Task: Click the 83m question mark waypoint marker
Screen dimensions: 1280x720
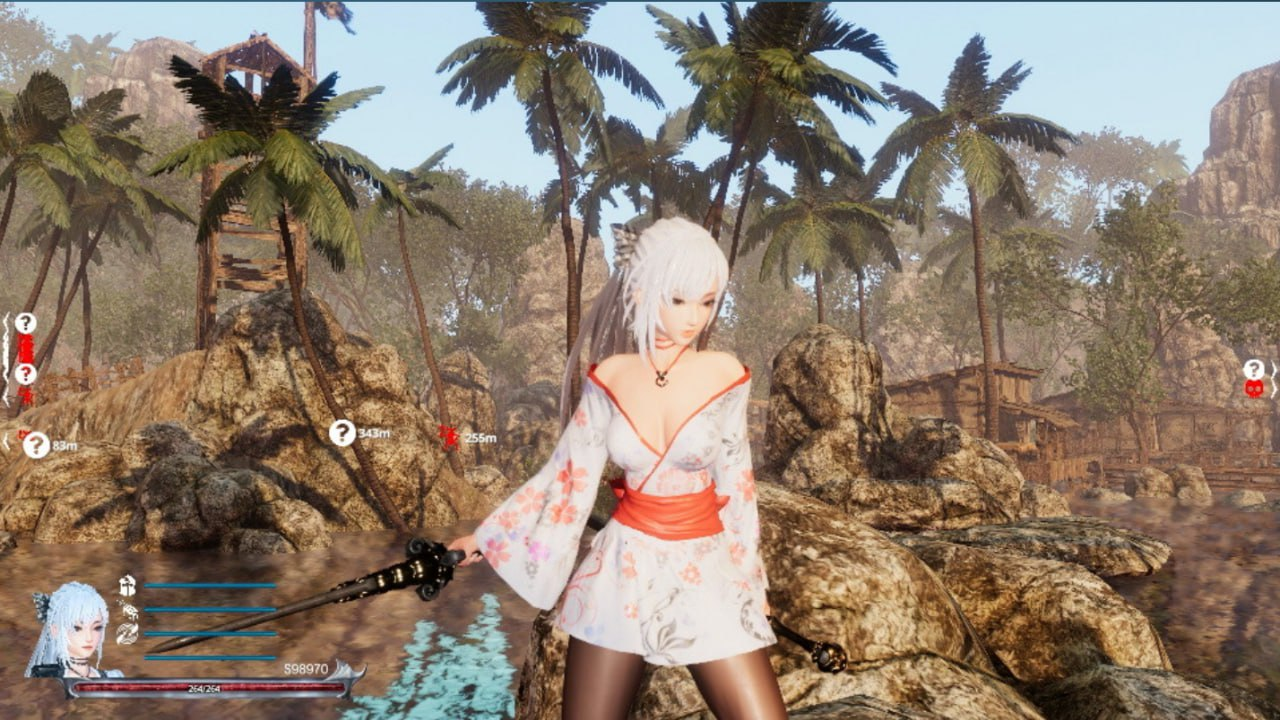Action: 37,444
